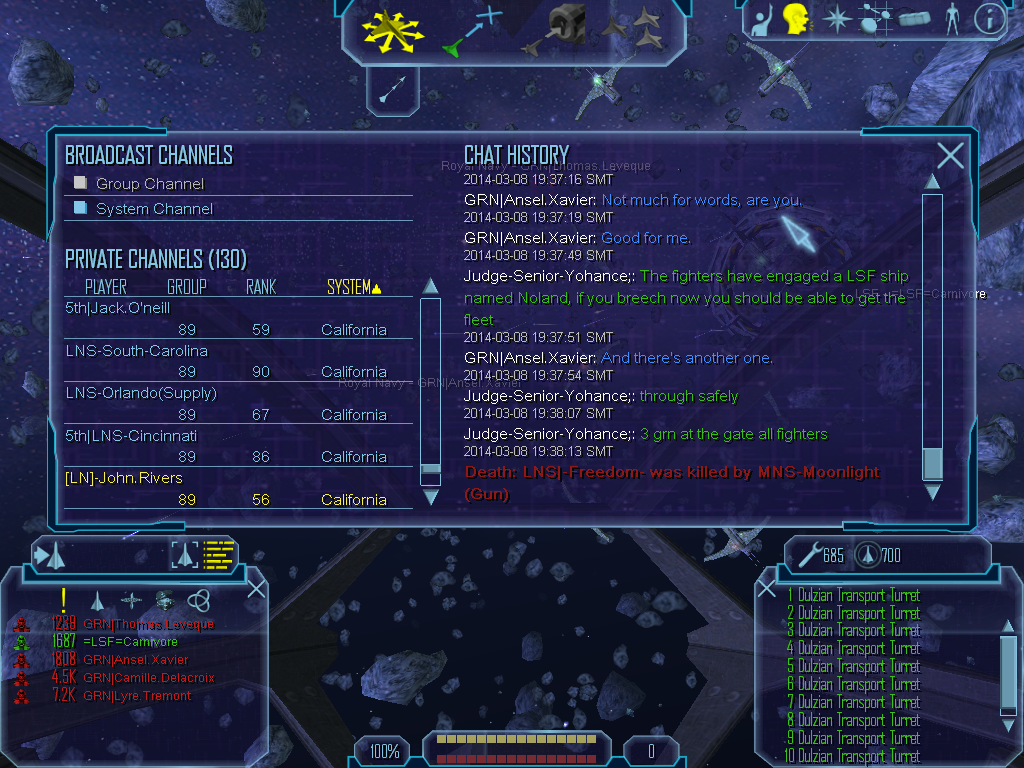Screen dimensions: 1024x768
Task: Select LNS-South-Carolina in the player list
Action: point(137,351)
